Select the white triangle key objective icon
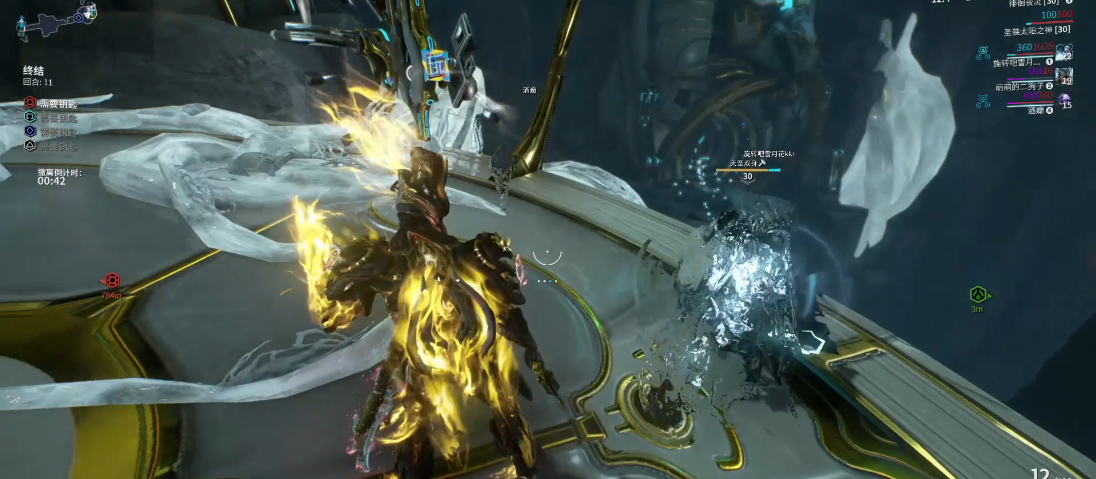 click(x=30, y=146)
